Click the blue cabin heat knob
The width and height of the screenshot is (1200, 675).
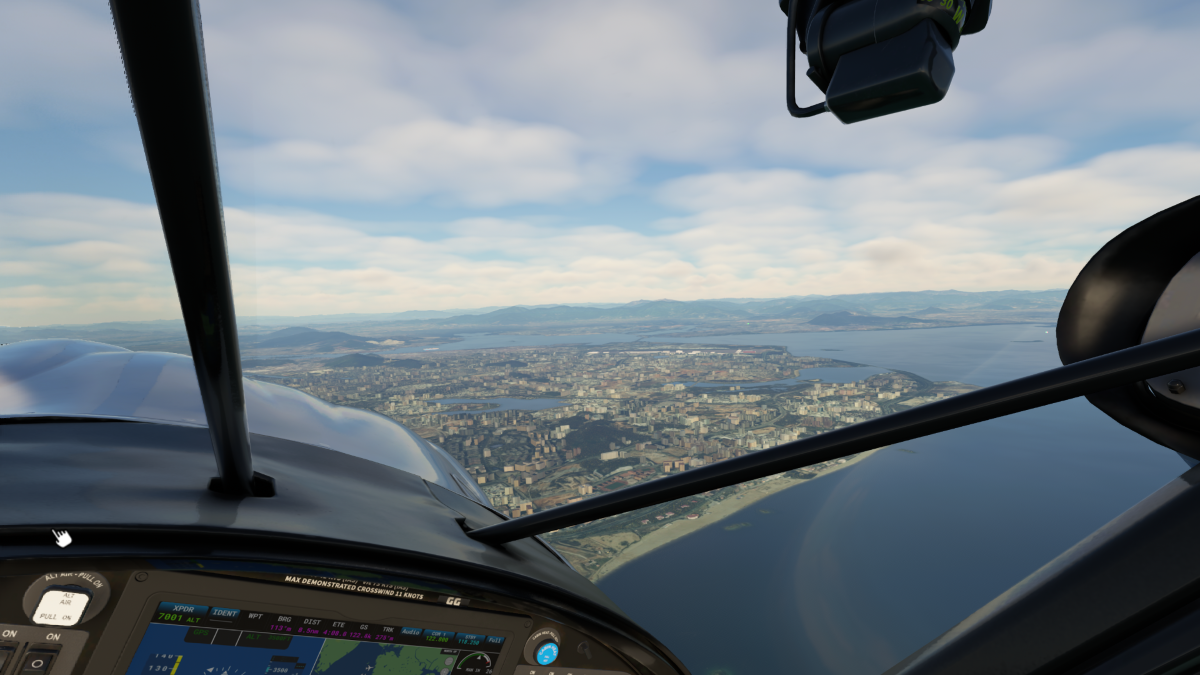547,653
